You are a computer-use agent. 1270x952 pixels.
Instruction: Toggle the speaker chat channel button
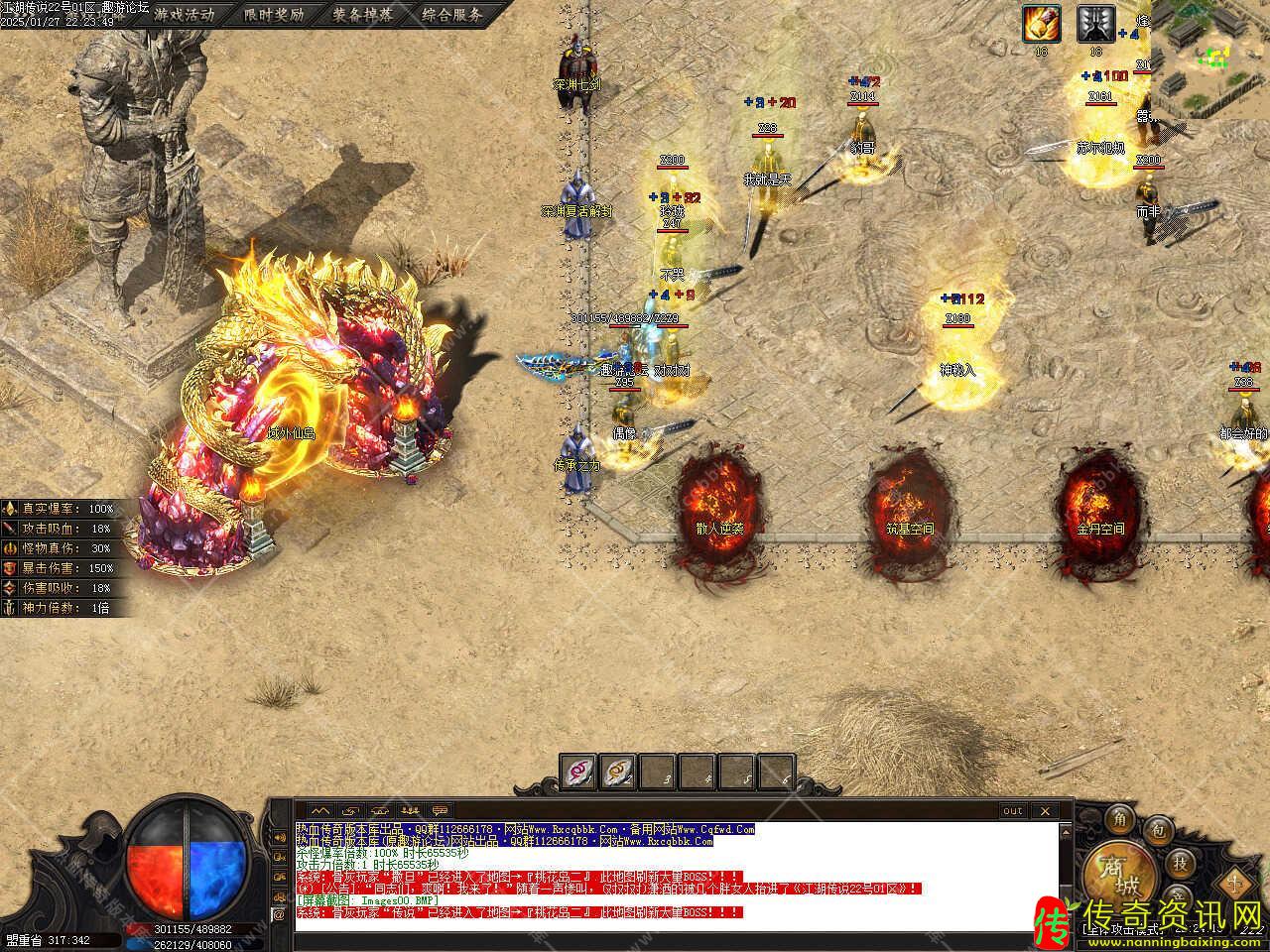coord(279,836)
